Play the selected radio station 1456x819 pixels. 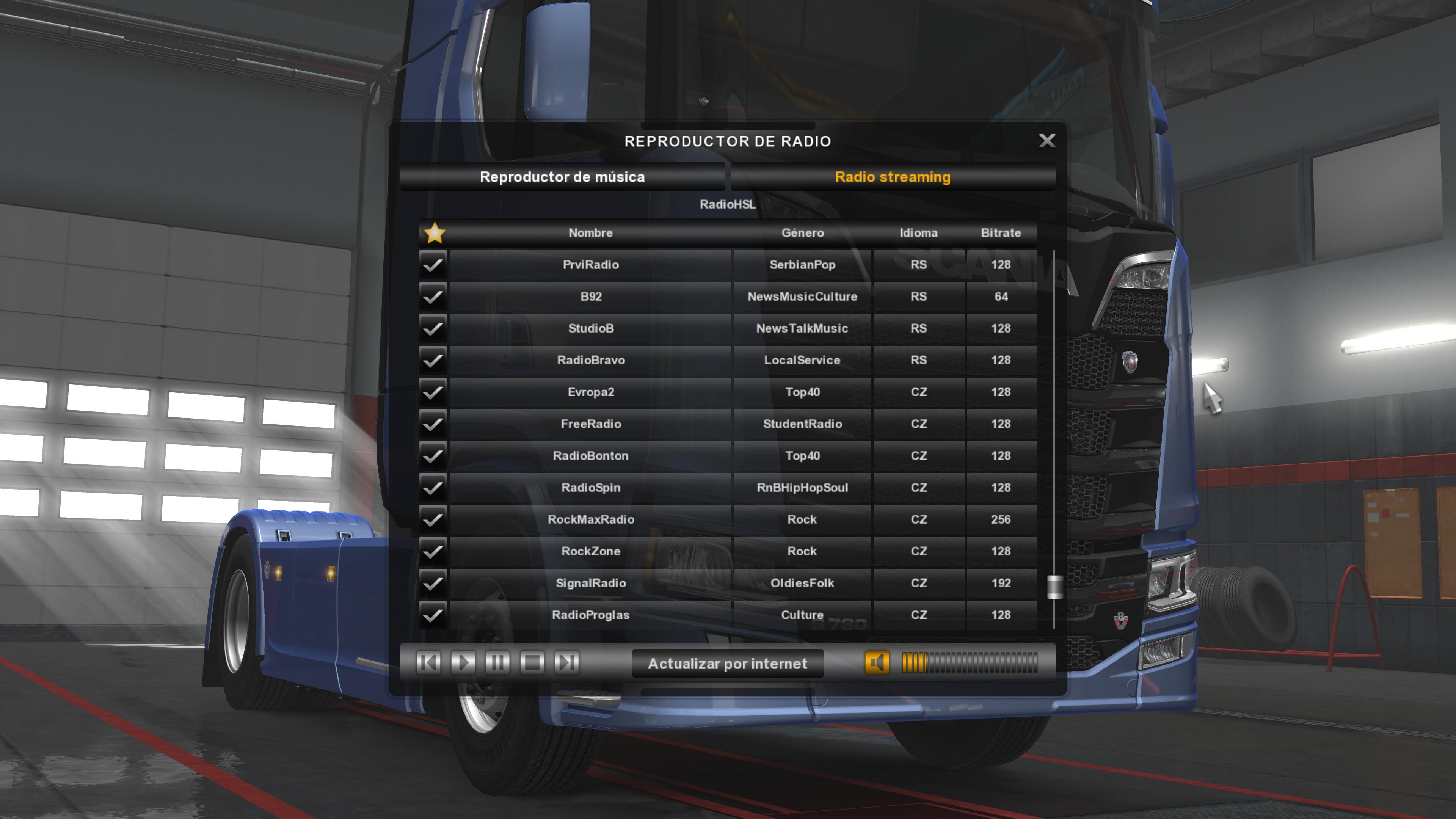coord(463,662)
